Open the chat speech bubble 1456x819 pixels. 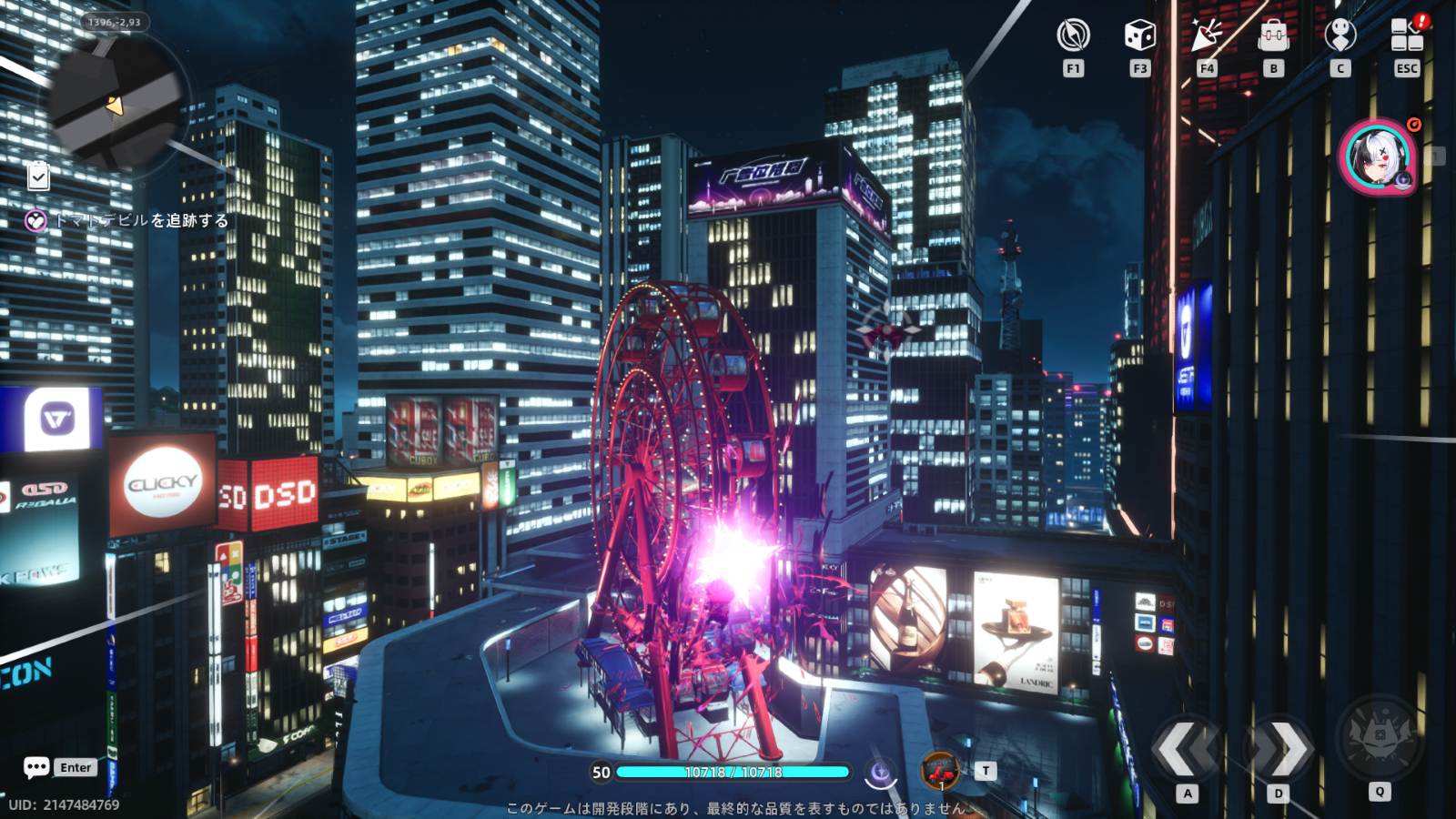(x=36, y=767)
